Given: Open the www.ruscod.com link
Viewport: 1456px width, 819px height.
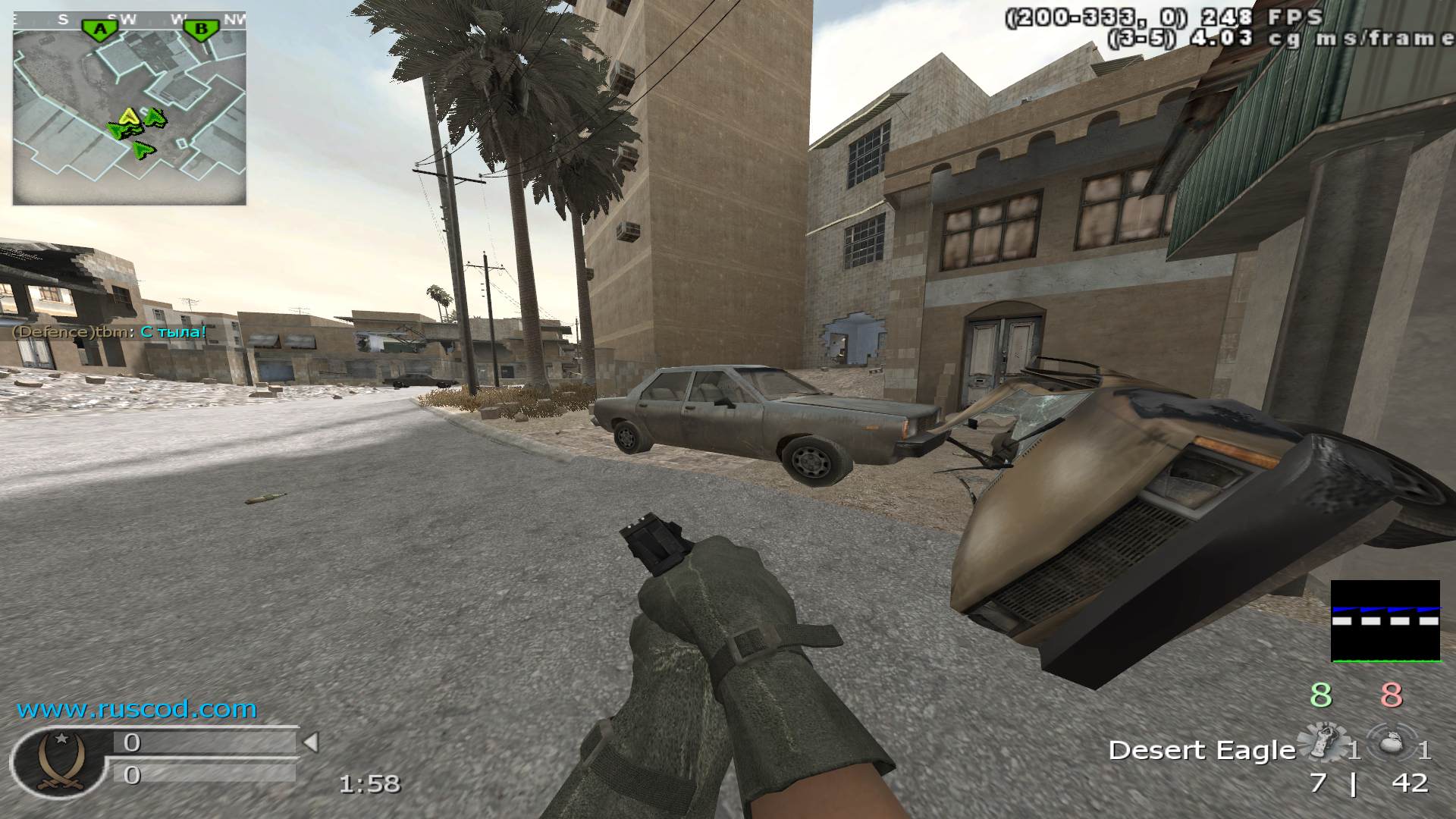Looking at the screenshot, I should (x=137, y=710).
